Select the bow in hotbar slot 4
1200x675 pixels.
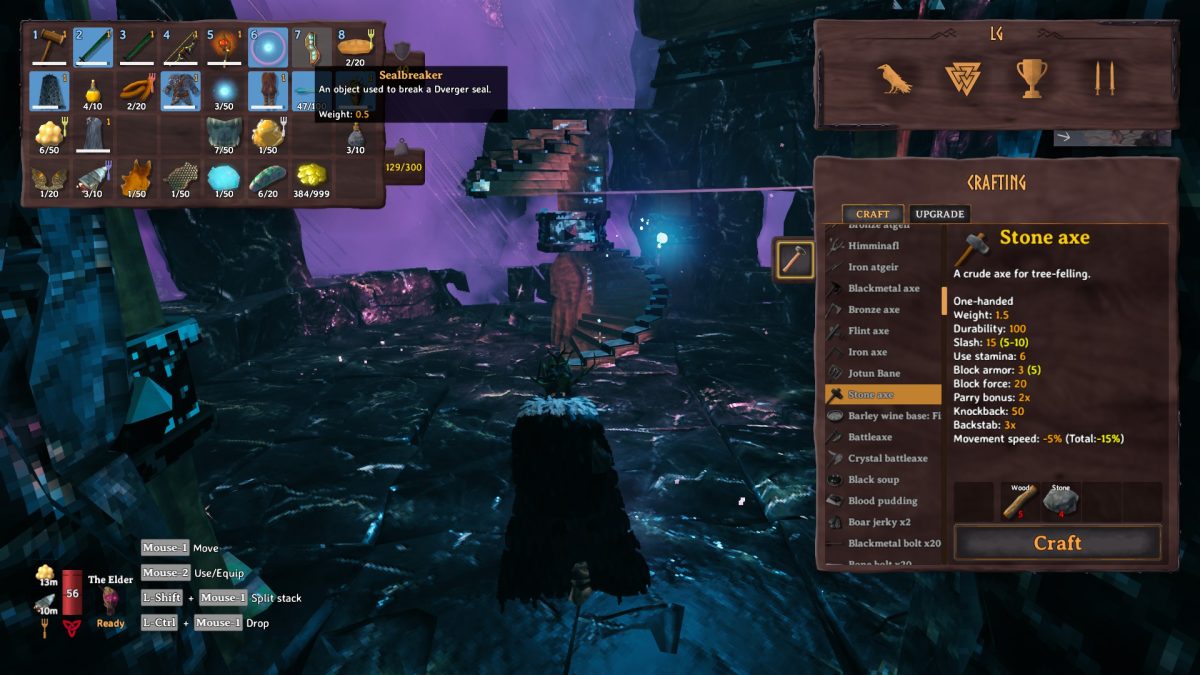pyautogui.click(x=180, y=47)
